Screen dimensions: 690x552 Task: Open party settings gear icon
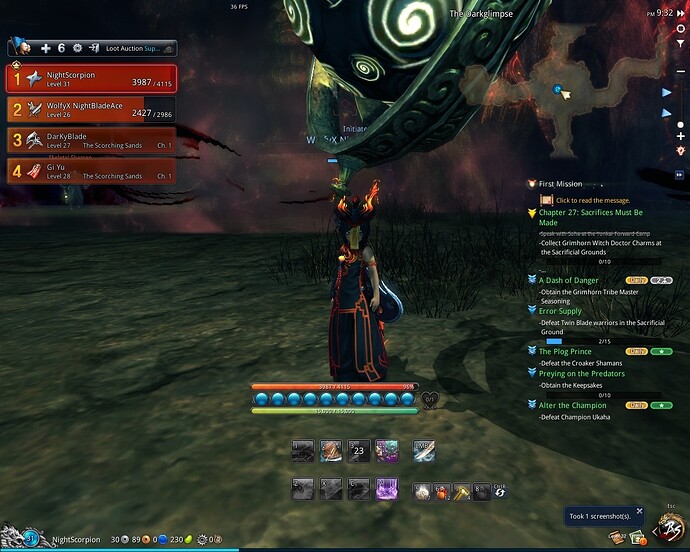[x=77, y=48]
